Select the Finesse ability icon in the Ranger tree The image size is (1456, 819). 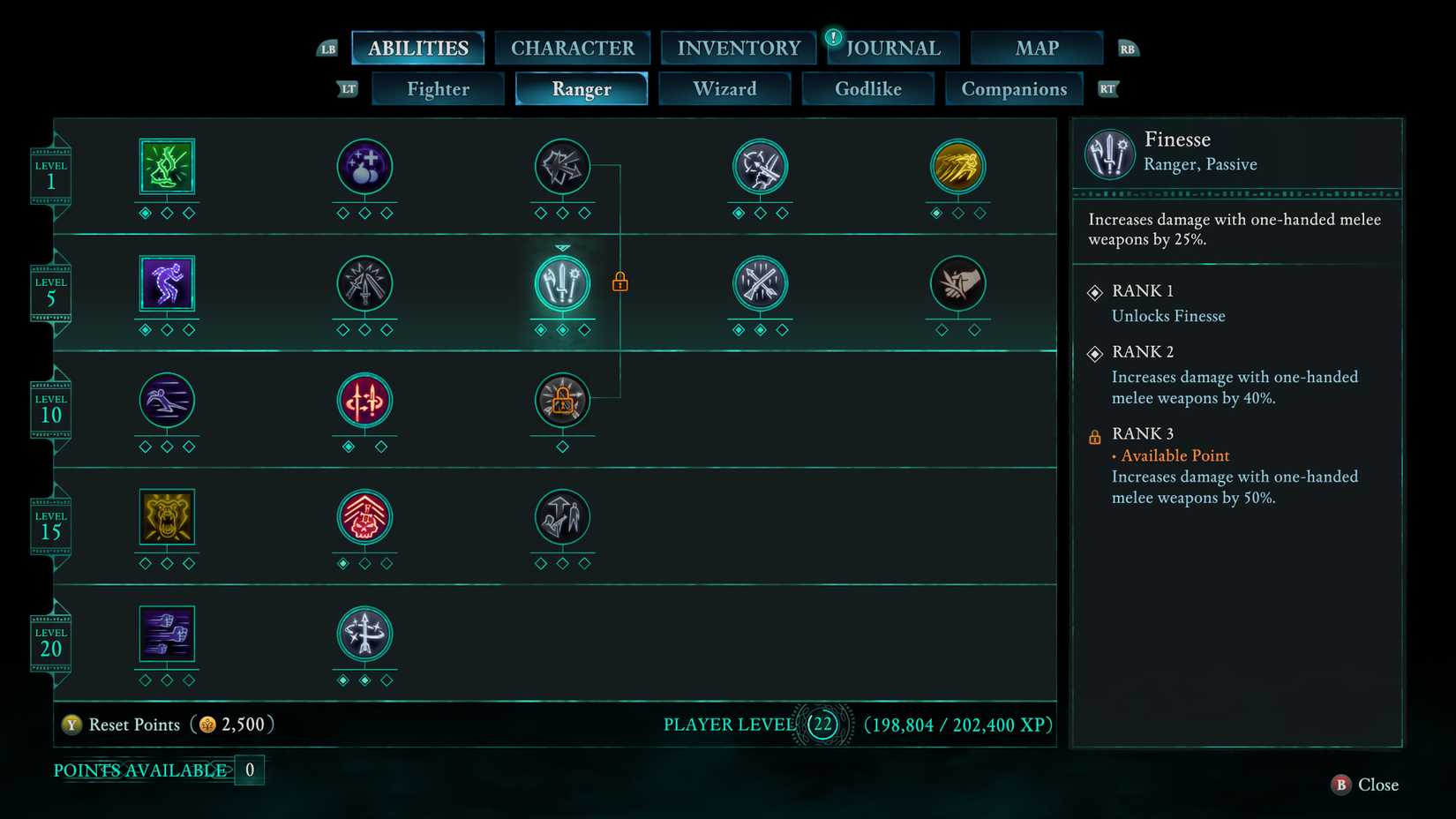pyautogui.click(x=562, y=282)
